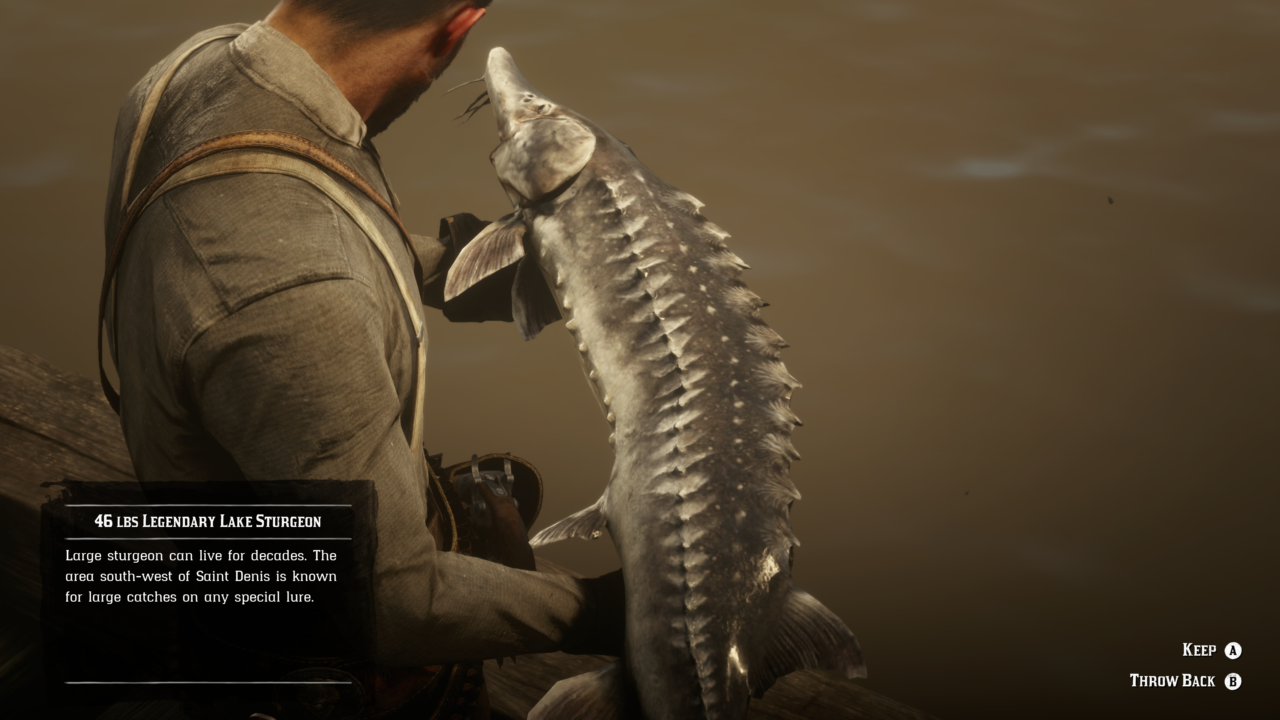Click the fish description paragraph
Viewport: 1280px width, 720px height.
pyautogui.click(x=200, y=577)
